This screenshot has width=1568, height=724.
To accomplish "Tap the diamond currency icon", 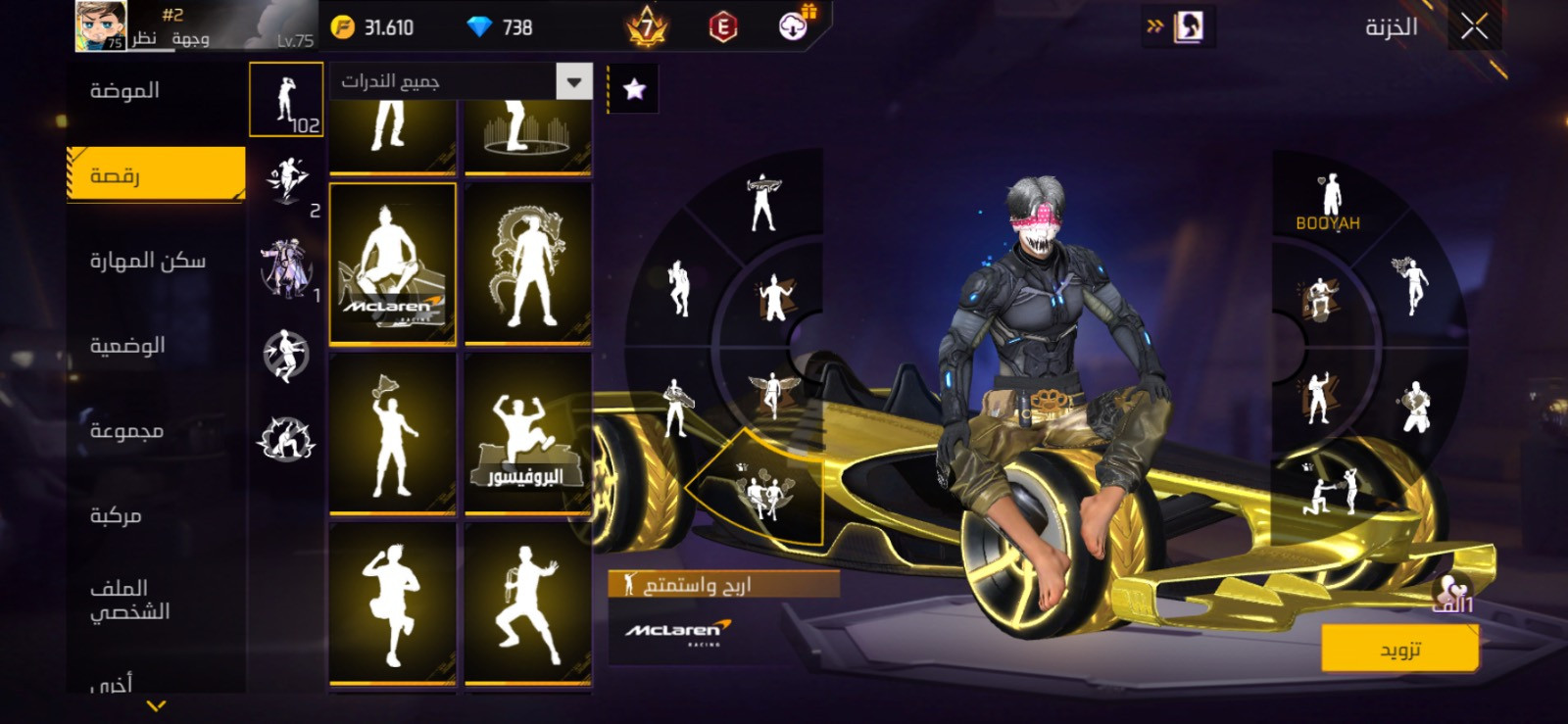I will (479, 27).
